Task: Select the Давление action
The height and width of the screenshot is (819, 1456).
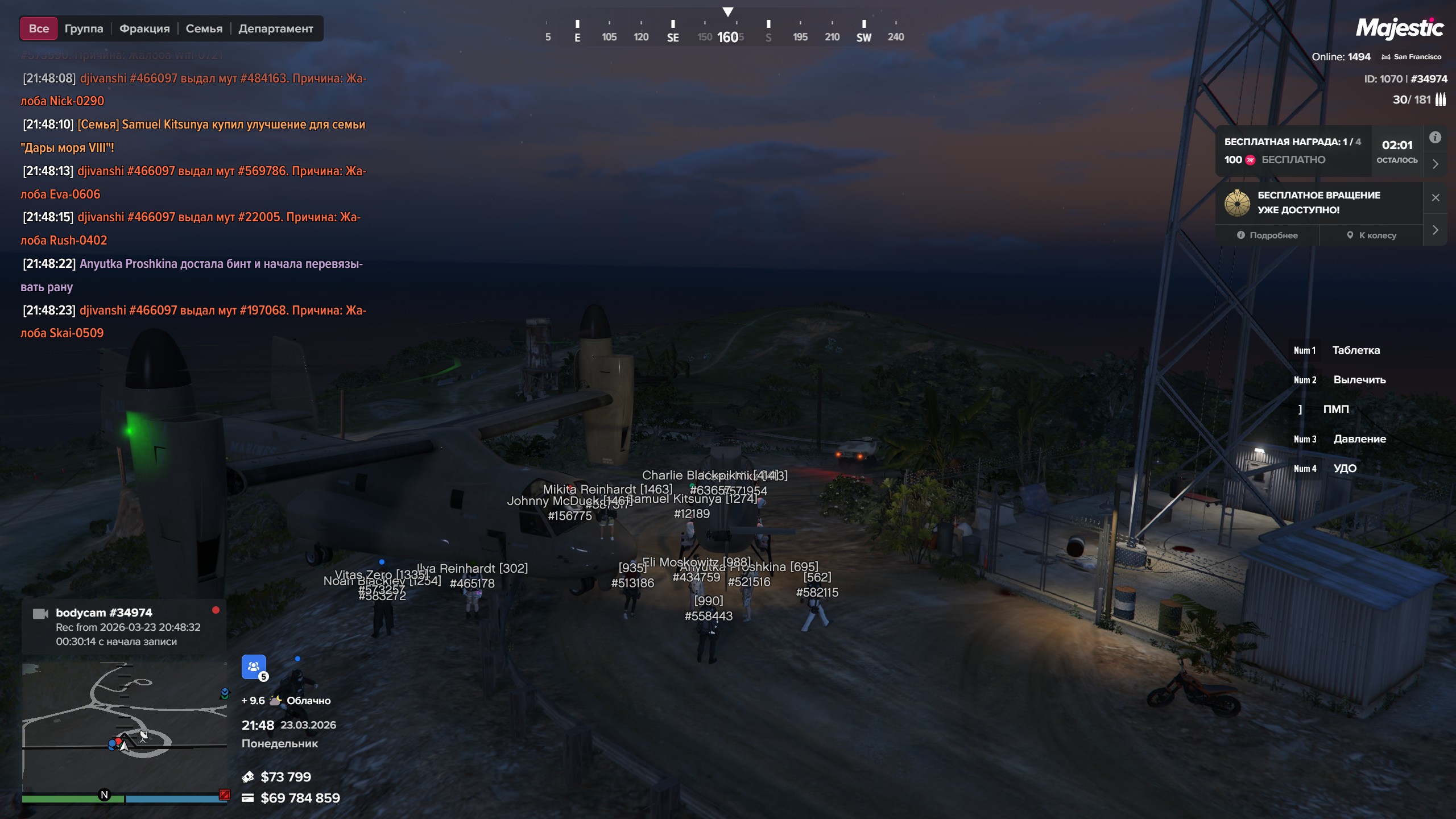Action: point(1359,439)
